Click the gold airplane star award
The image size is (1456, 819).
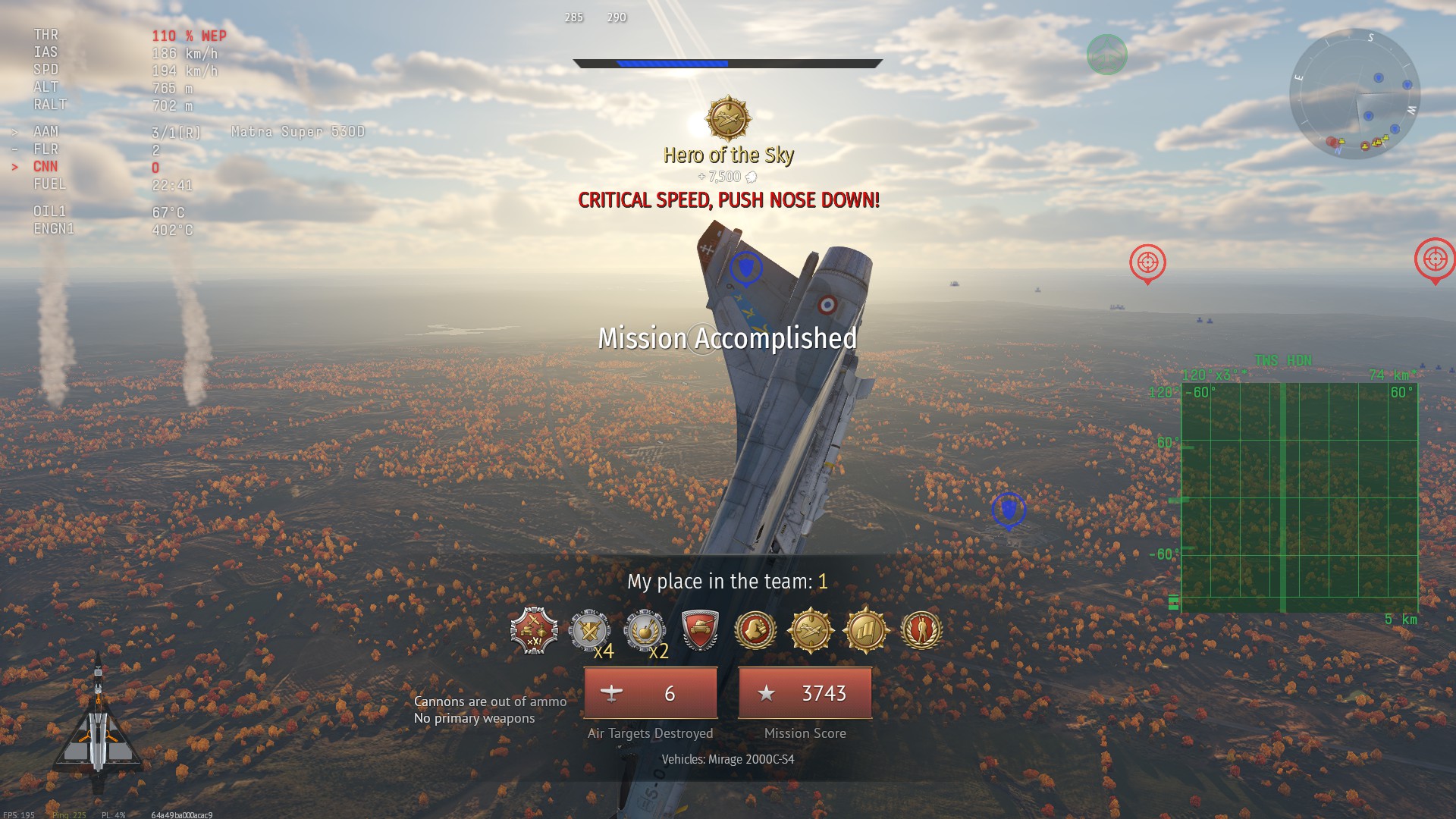tap(811, 630)
